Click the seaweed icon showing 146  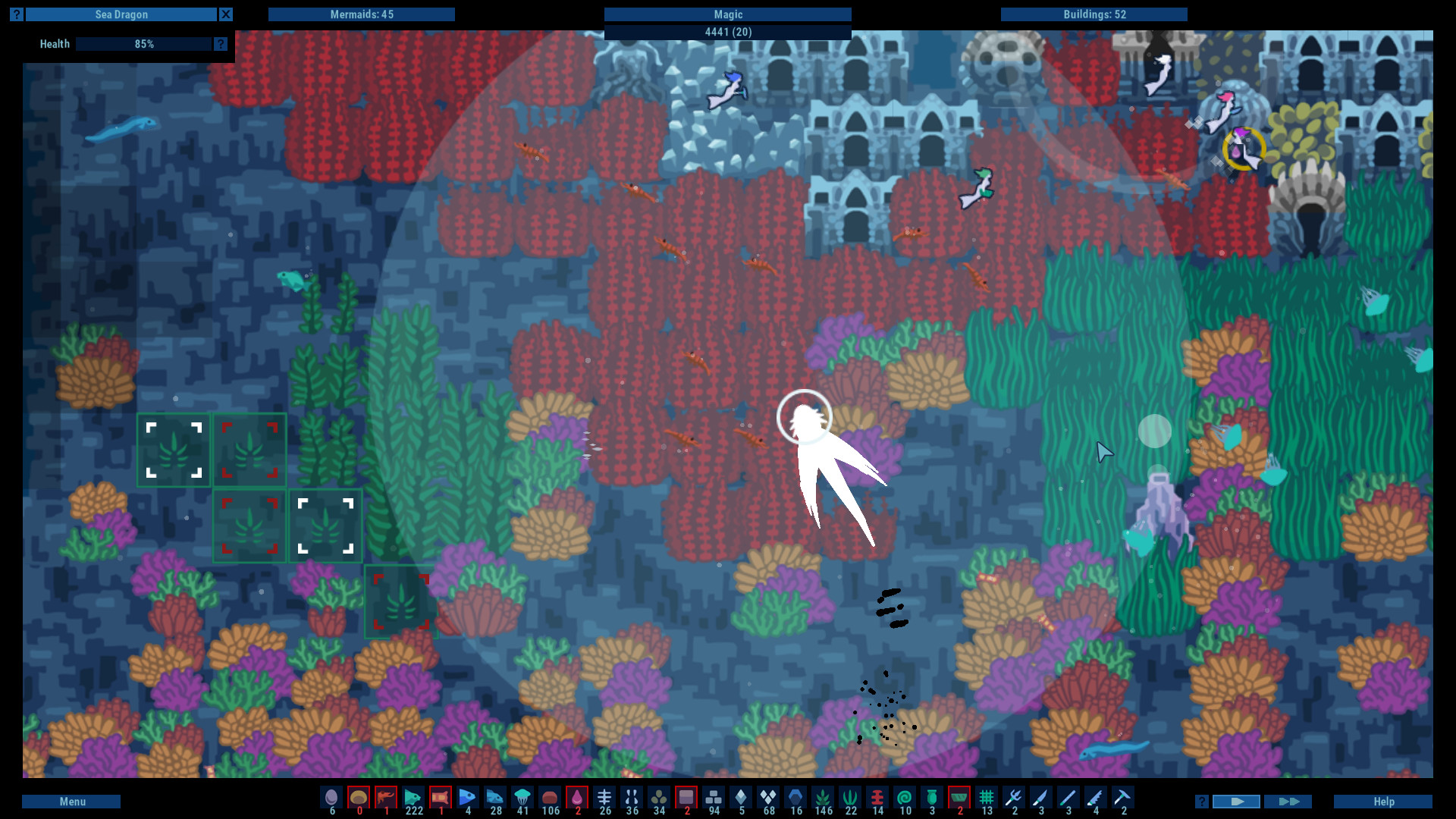pos(821,799)
